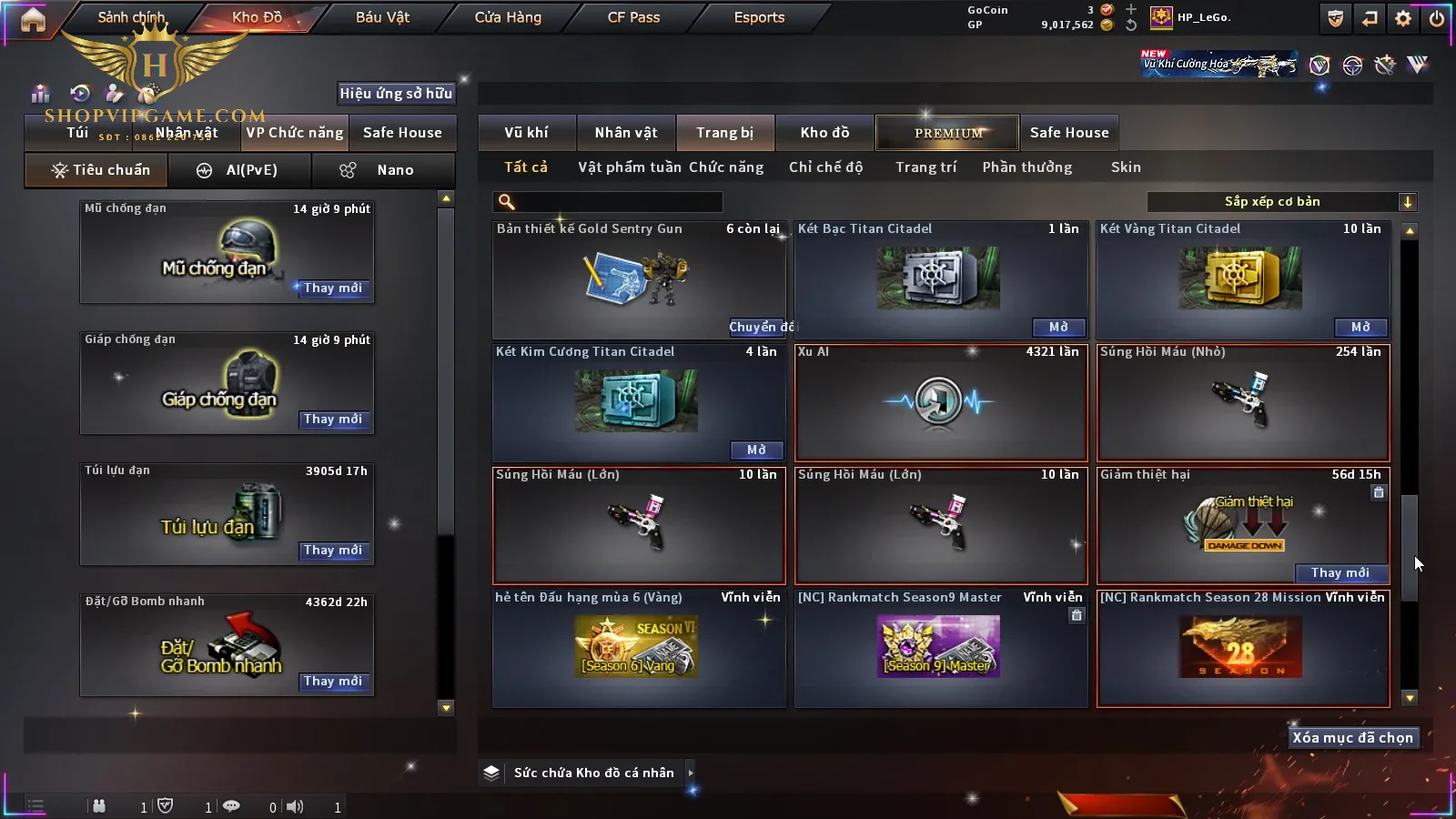
Task: Click Thay mới for Túi lựu đạn
Action: [x=333, y=551]
